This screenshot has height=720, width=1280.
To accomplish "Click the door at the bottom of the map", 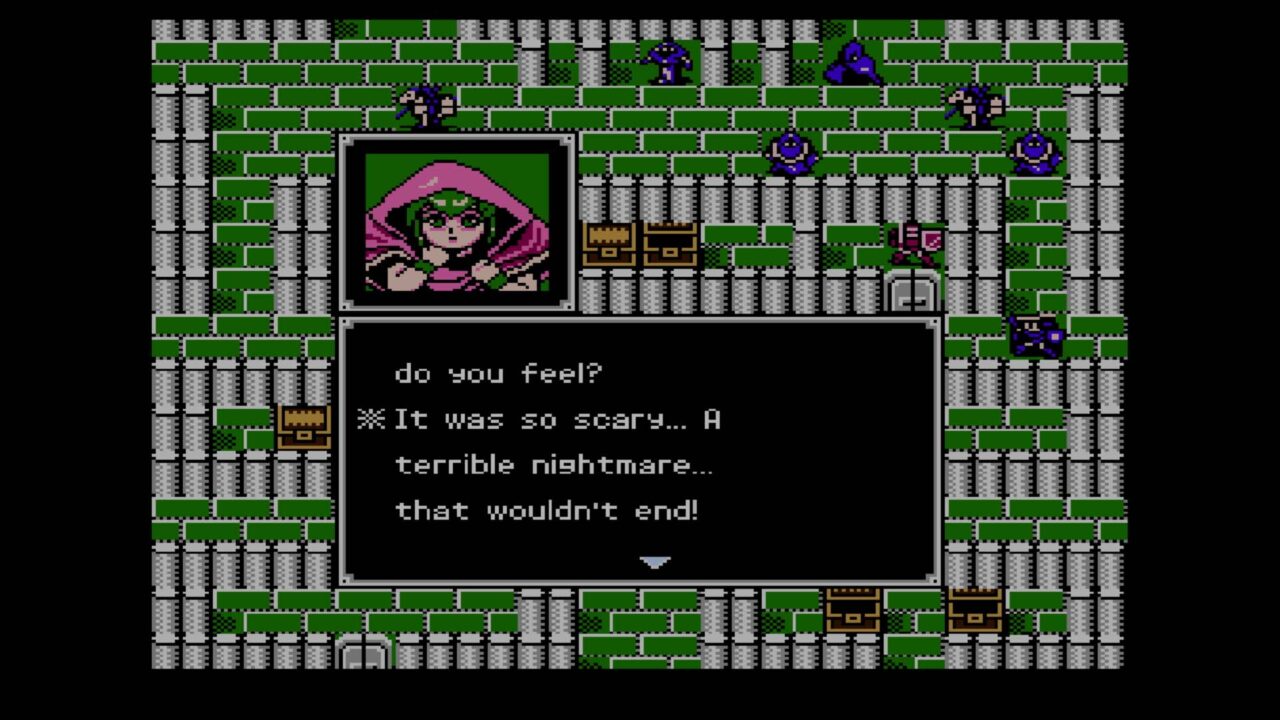I will tap(363, 650).
